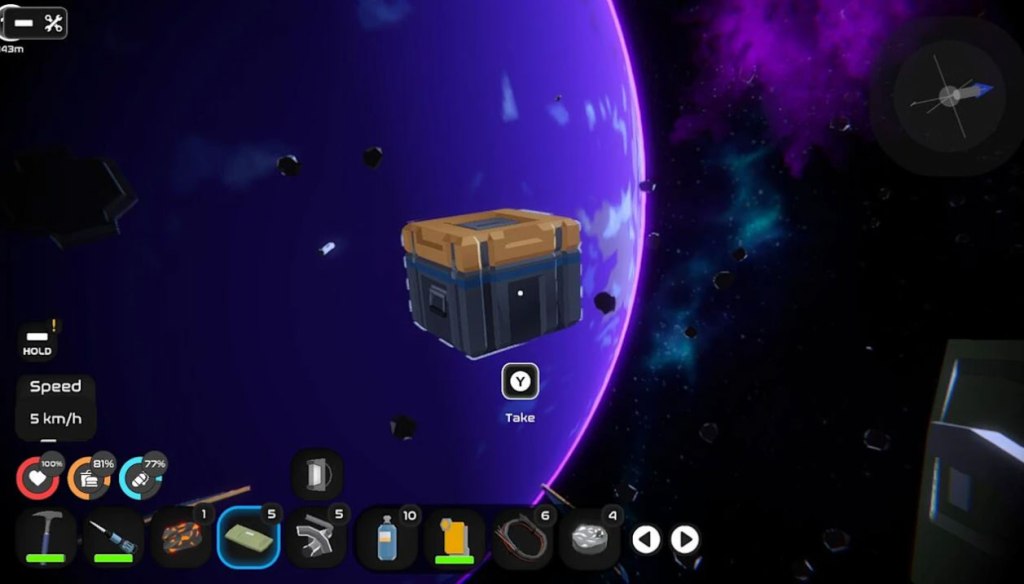Select the highlighted green plate slot
Image resolution: width=1024 pixels, height=584 pixels.
tap(250, 537)
